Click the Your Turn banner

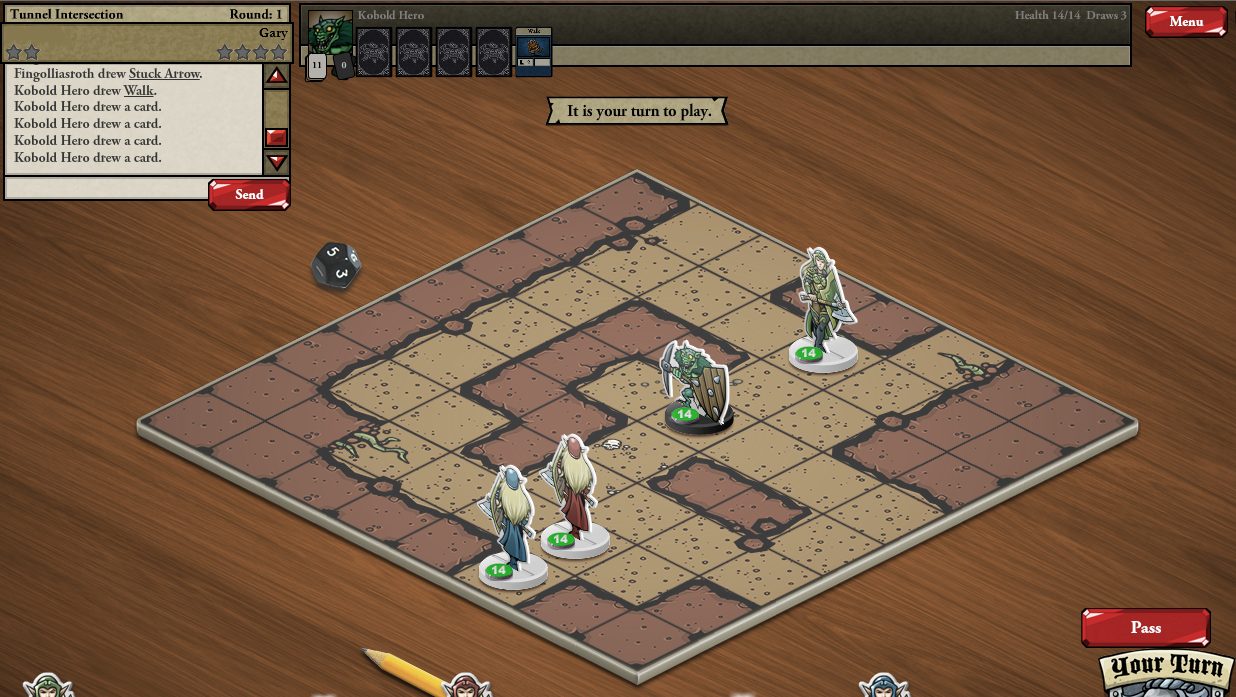(x=1165, y=668)
